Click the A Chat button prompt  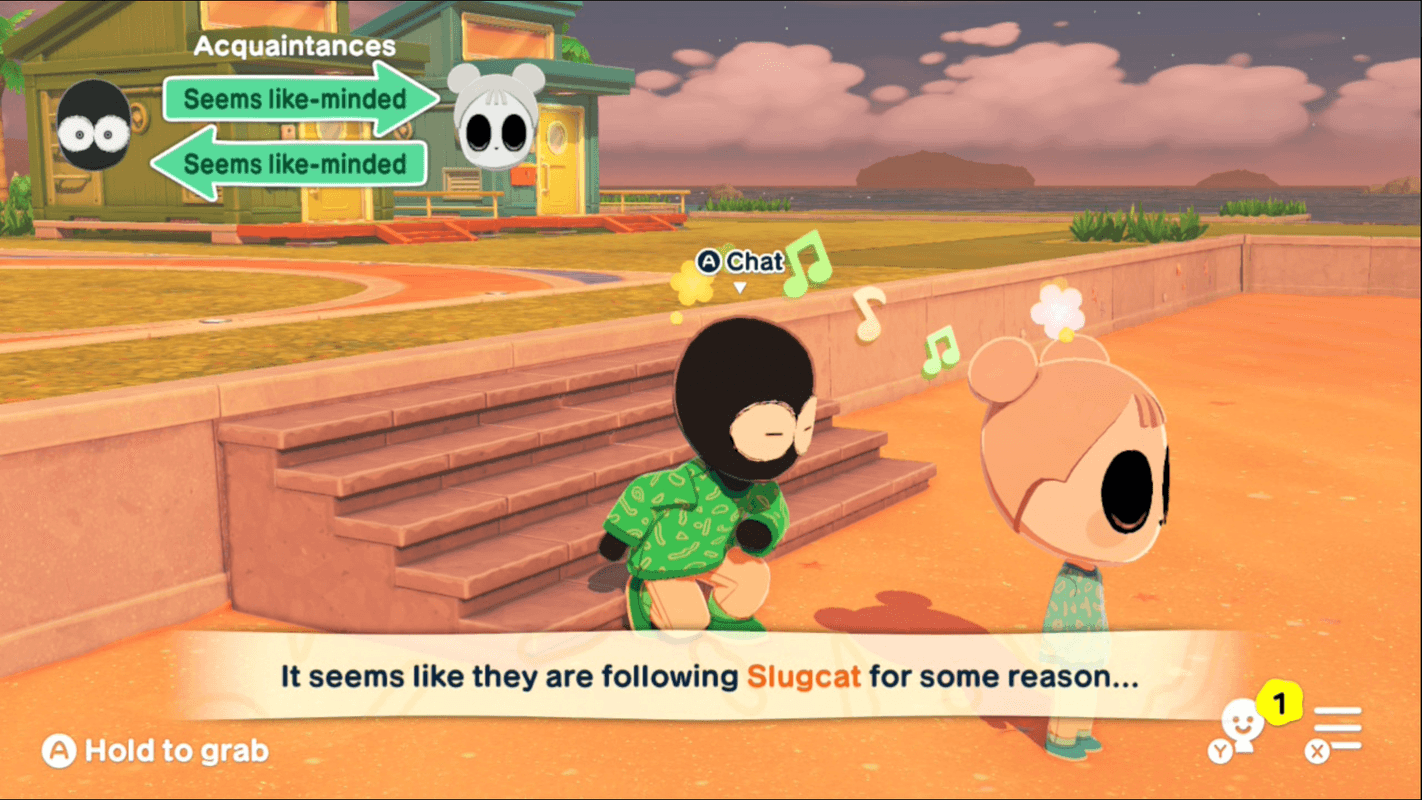pyautogui.click(x=739, y=262)
